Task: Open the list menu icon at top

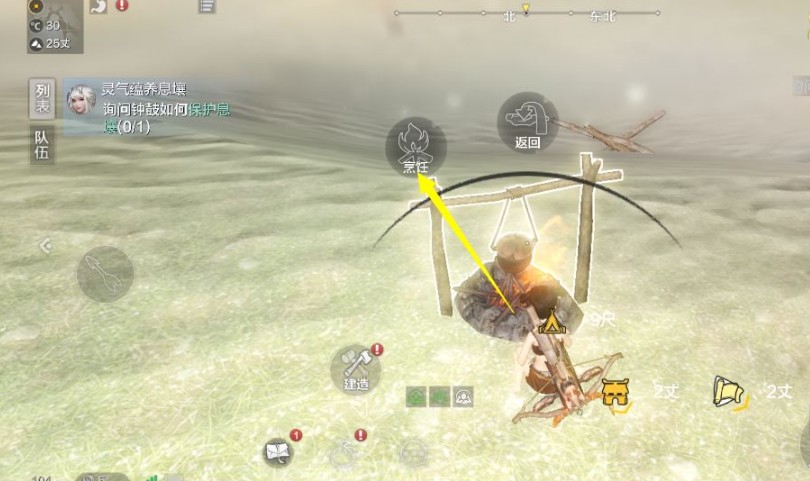Action: [x=207, y=6]
